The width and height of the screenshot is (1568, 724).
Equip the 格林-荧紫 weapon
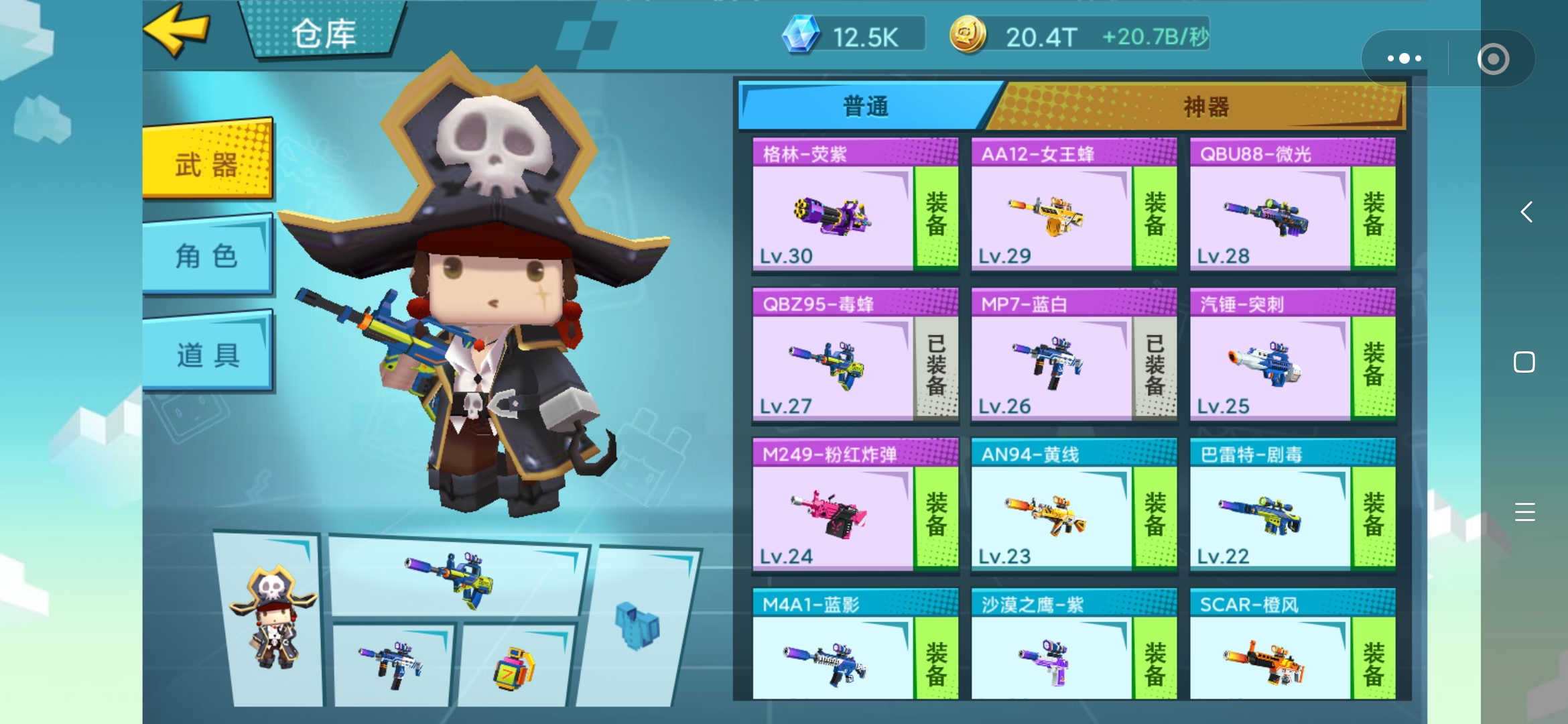point(936,216)
